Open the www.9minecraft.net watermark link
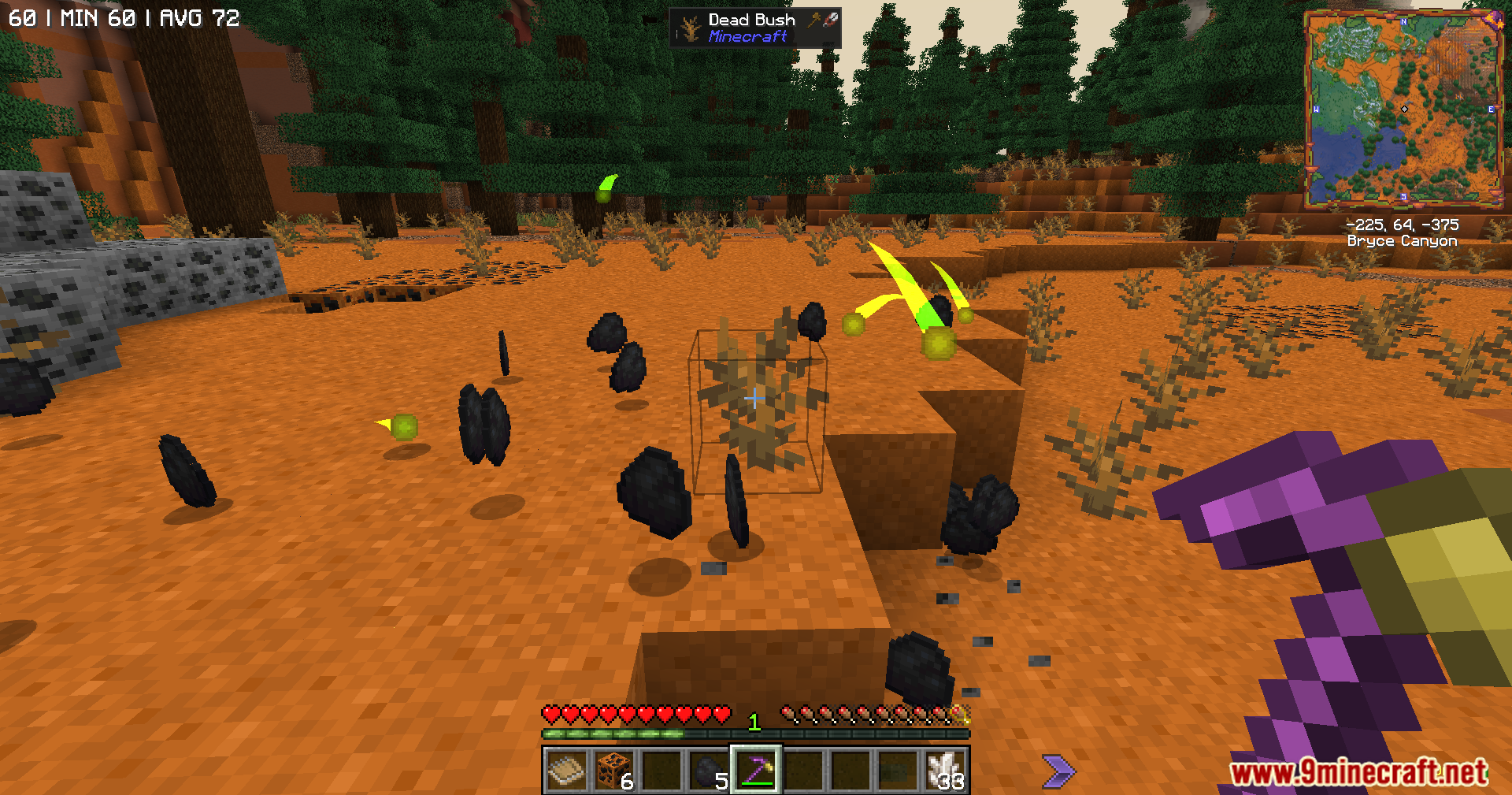 click(x=1358, y=772)
